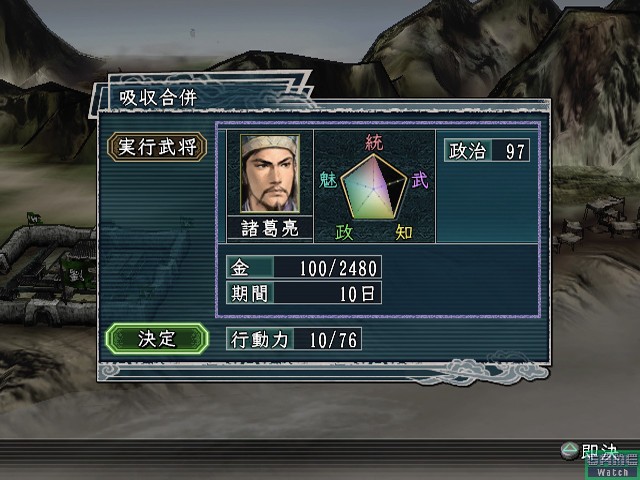Viewport: 640px width, 480px height.
Task: Confirm with the 決定 button
Action: pyautogui.click(x=156, y=338)
